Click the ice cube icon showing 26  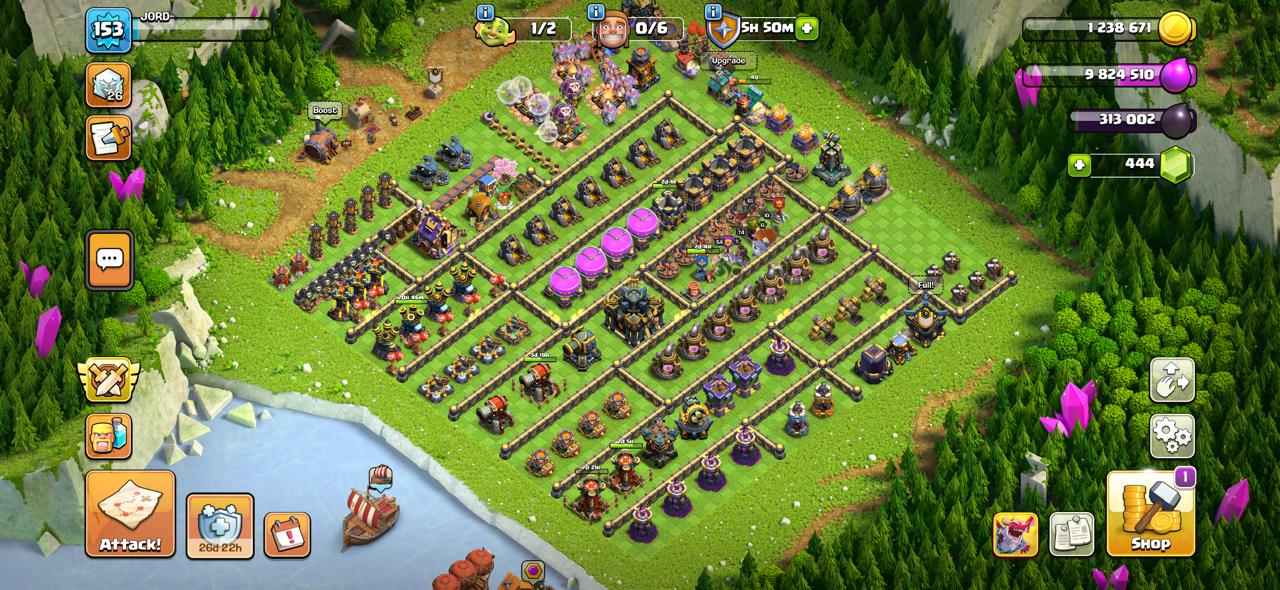(108, 85)
